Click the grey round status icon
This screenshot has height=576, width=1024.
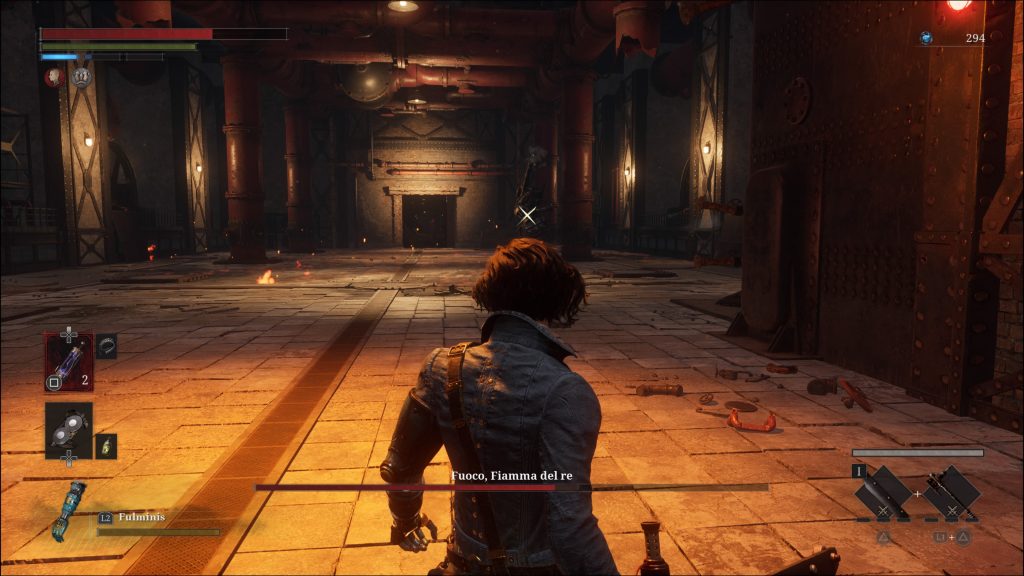pos(81,76)
